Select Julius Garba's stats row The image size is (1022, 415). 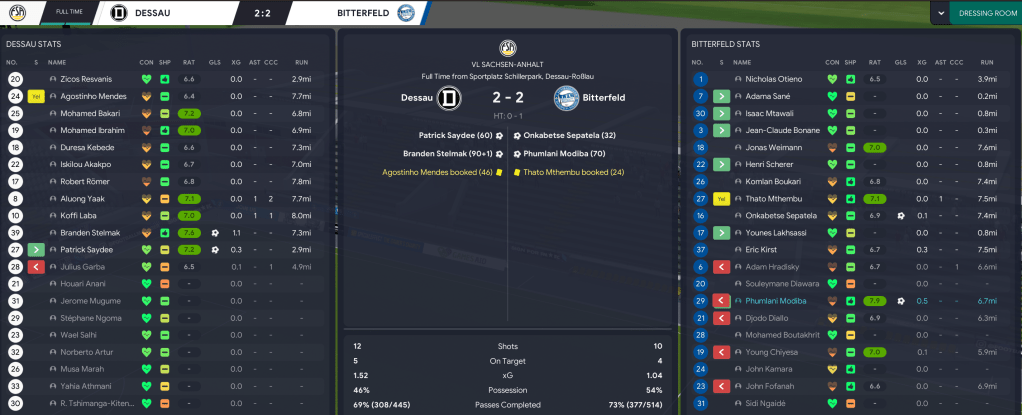[83, 267]
